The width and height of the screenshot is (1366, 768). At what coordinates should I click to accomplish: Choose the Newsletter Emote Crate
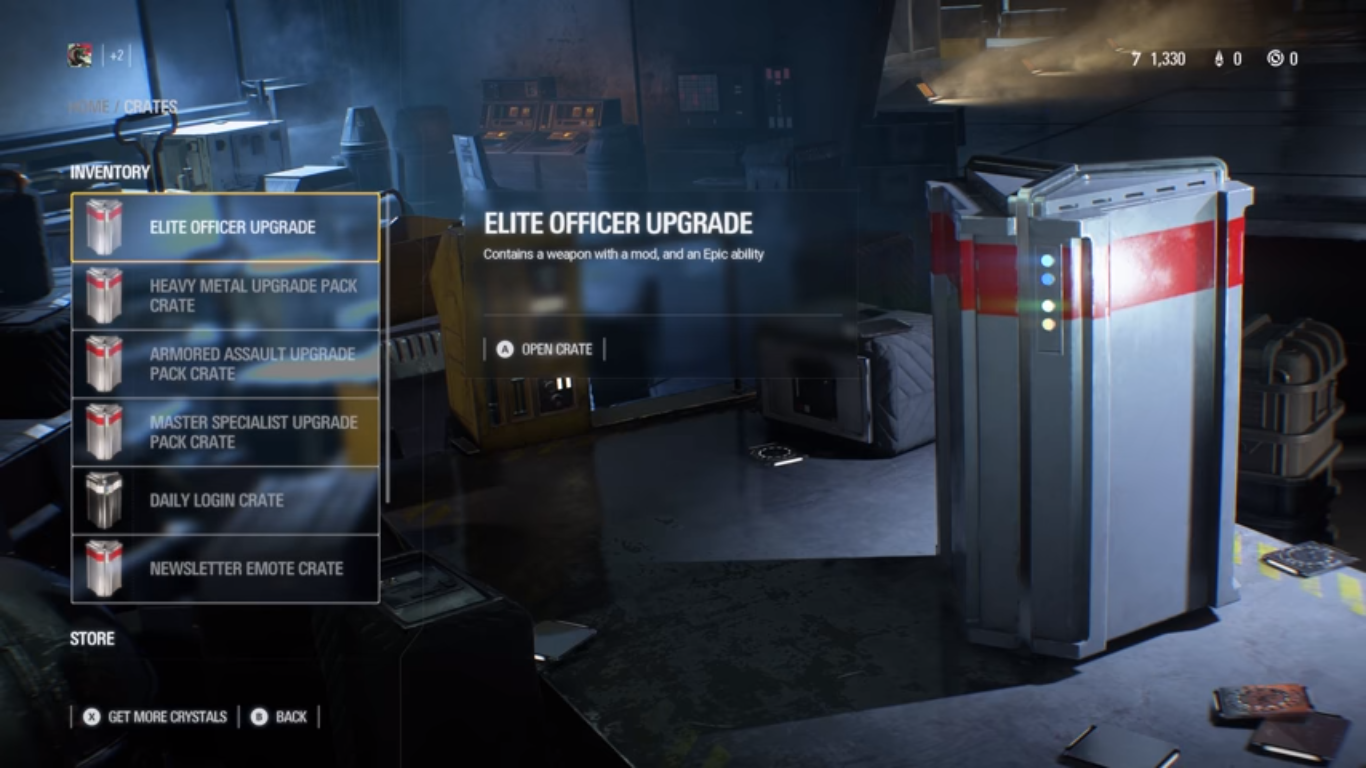(x=225, y=568)
